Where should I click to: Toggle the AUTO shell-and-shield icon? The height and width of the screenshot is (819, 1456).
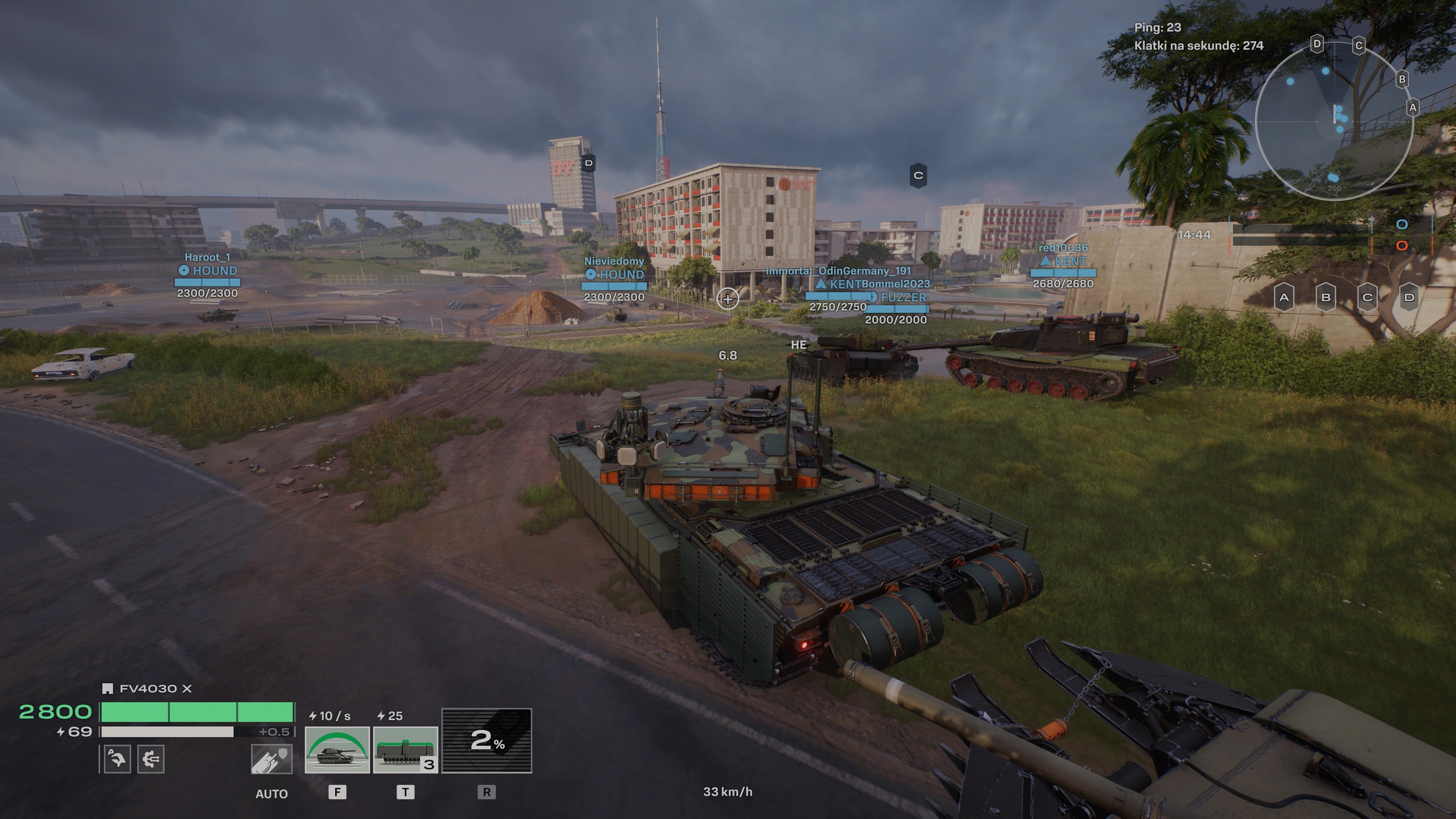[x=271, y=758]
